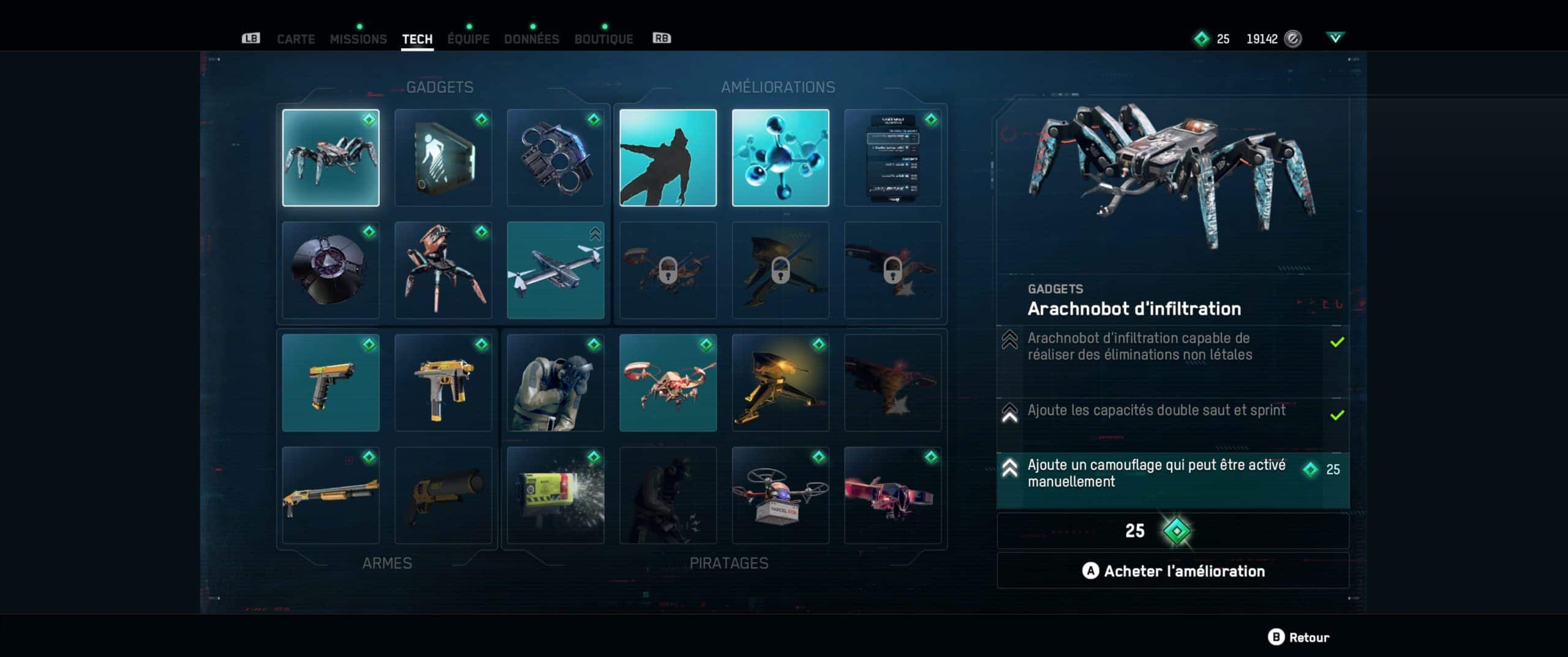Show the DONNÉES tab
This screenshot has height=657, width=1568.
coord(531,39)
